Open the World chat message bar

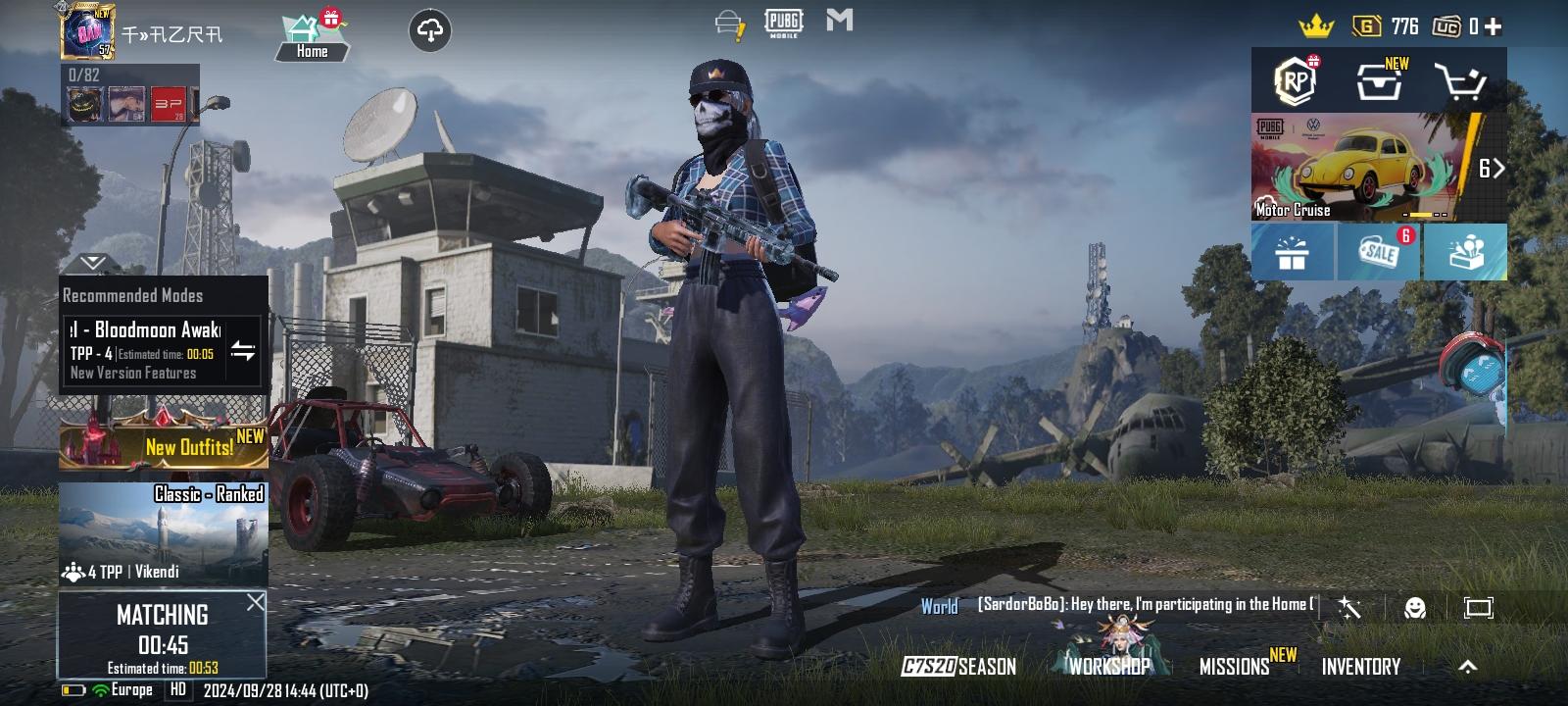tap(1117, 605)
